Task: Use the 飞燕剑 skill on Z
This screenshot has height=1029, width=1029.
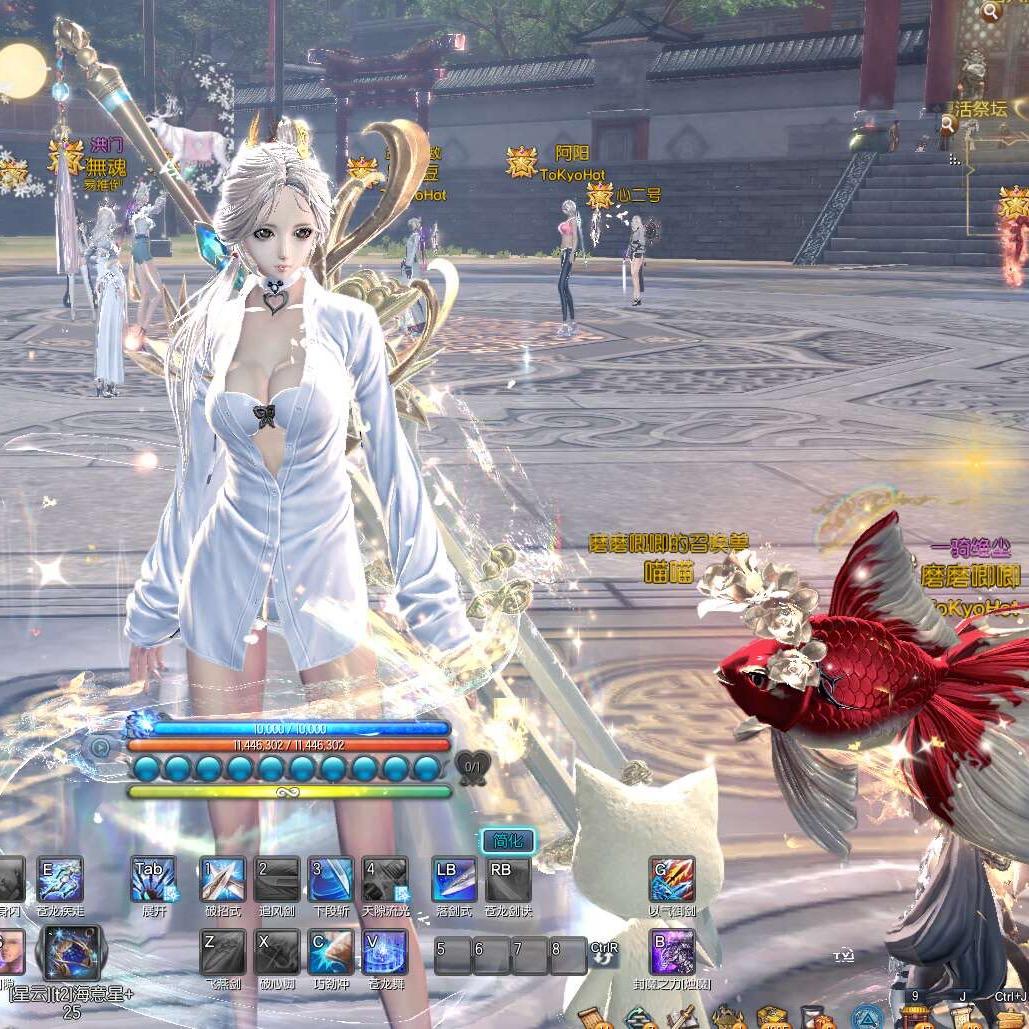Action: [222, 952]
